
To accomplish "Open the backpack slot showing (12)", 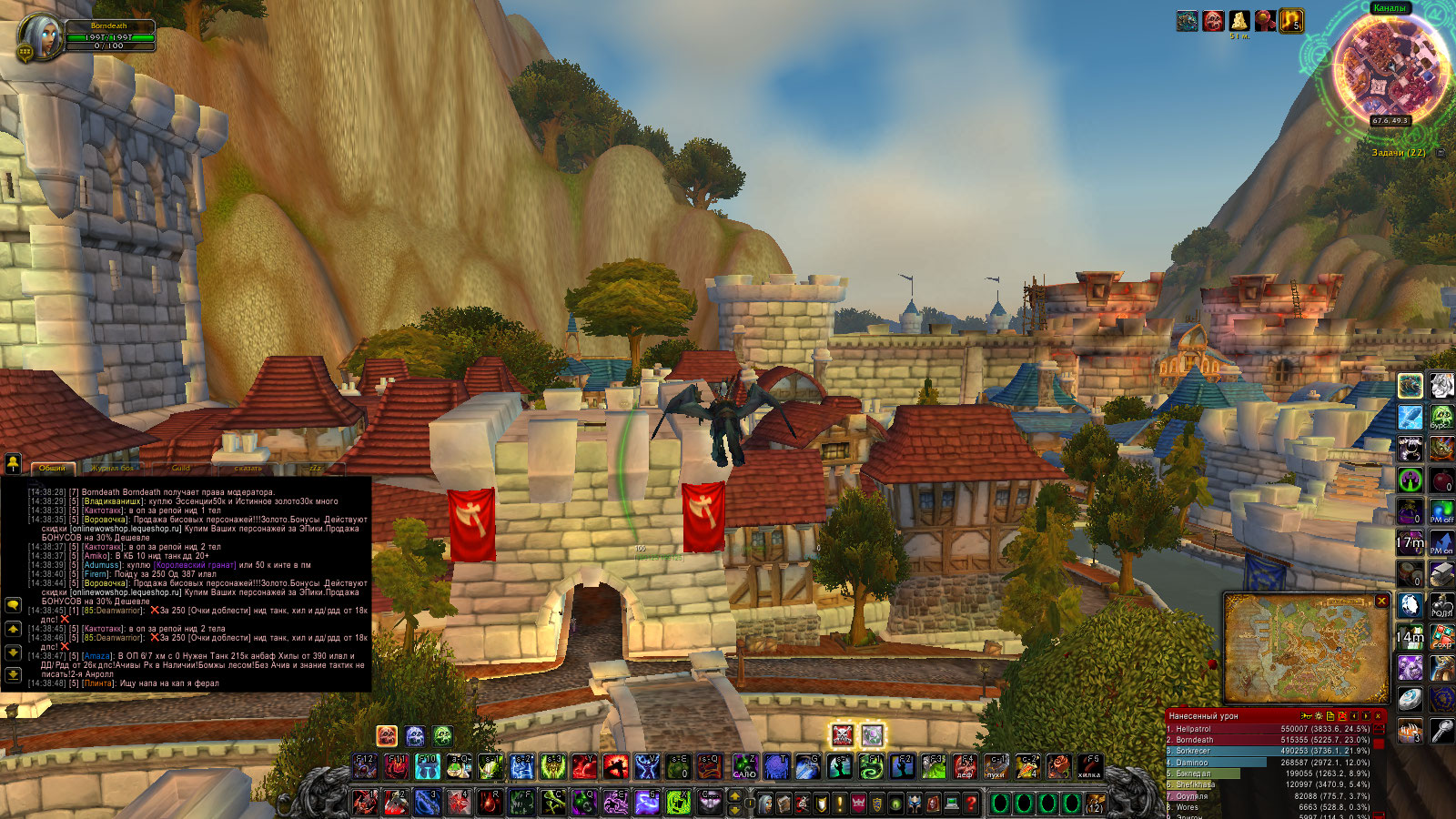I will 1095,804.
